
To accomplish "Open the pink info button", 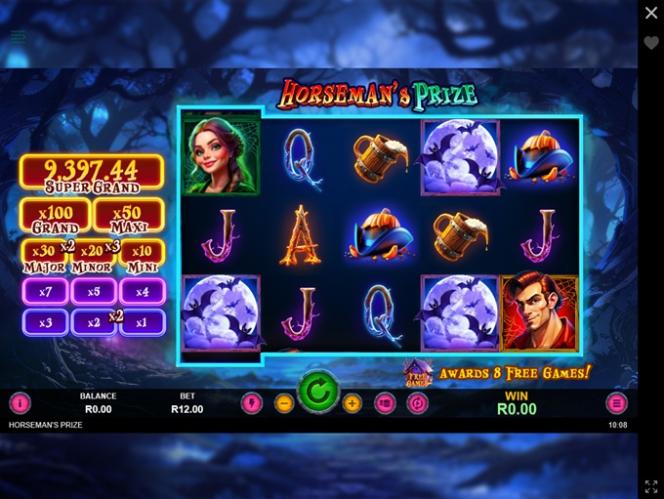I will click(x=20, y=404).
